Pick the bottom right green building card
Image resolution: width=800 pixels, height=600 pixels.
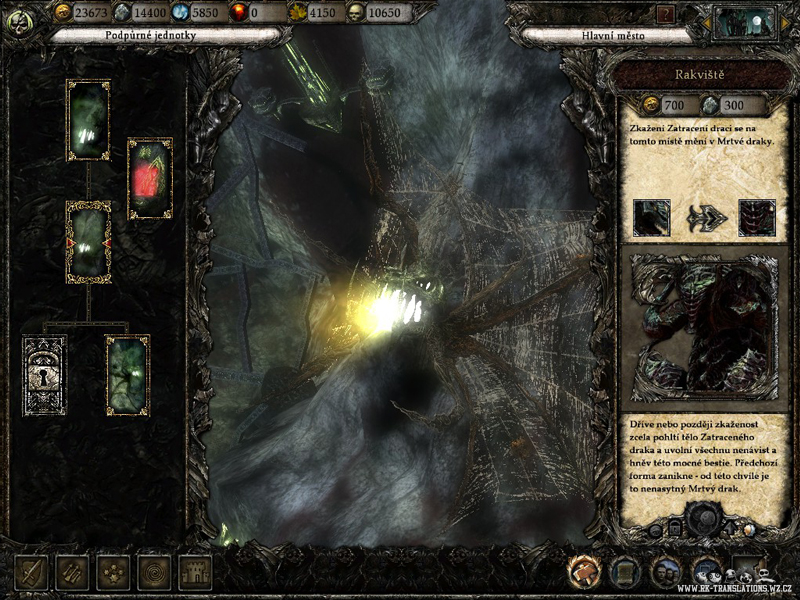point(128,375)
